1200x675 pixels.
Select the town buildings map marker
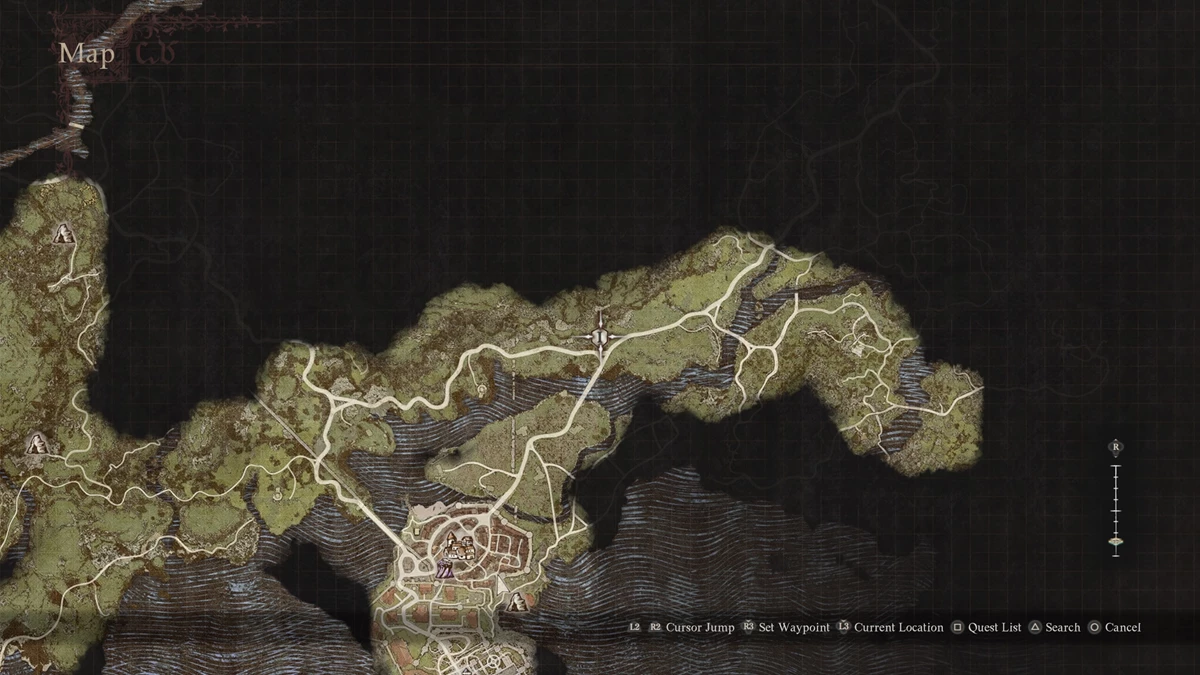click(x=460, y=547)
